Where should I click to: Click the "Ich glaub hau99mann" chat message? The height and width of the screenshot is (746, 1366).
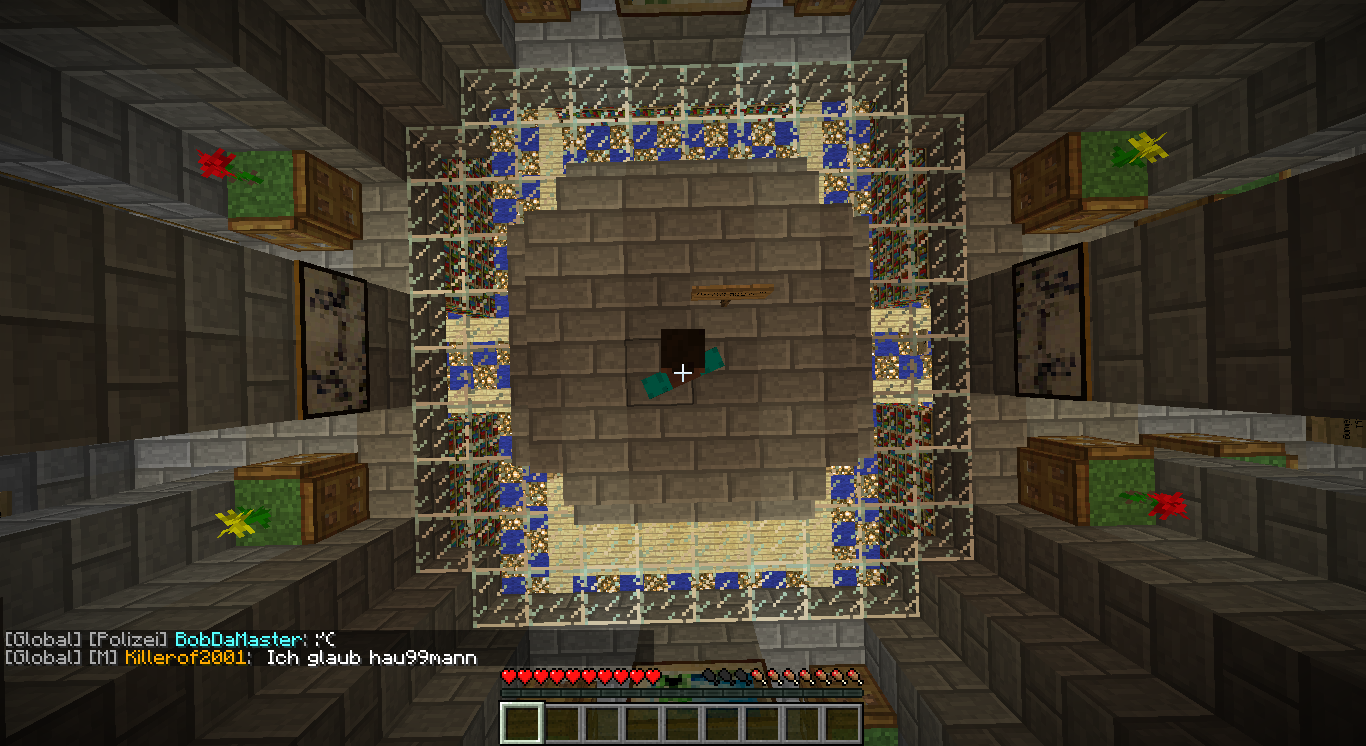coord(371,658)
